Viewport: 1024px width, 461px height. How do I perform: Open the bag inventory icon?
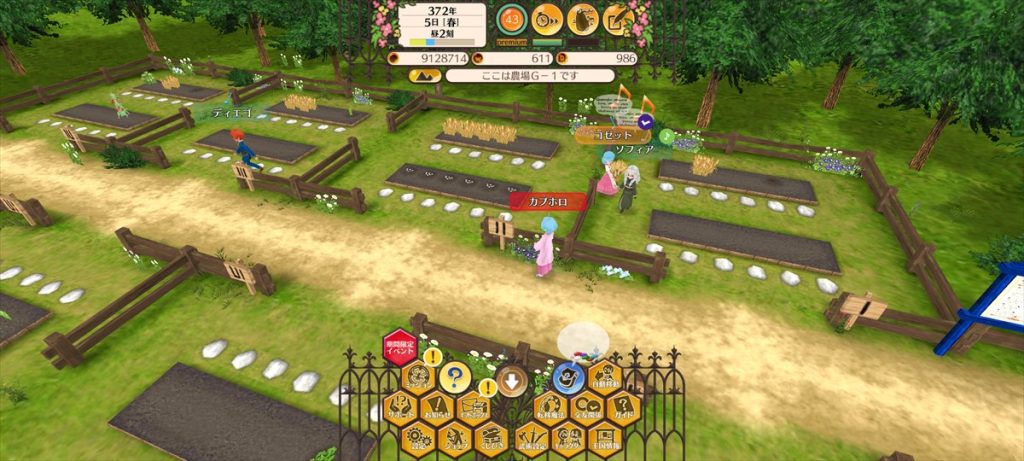click(x=581, y=18)
